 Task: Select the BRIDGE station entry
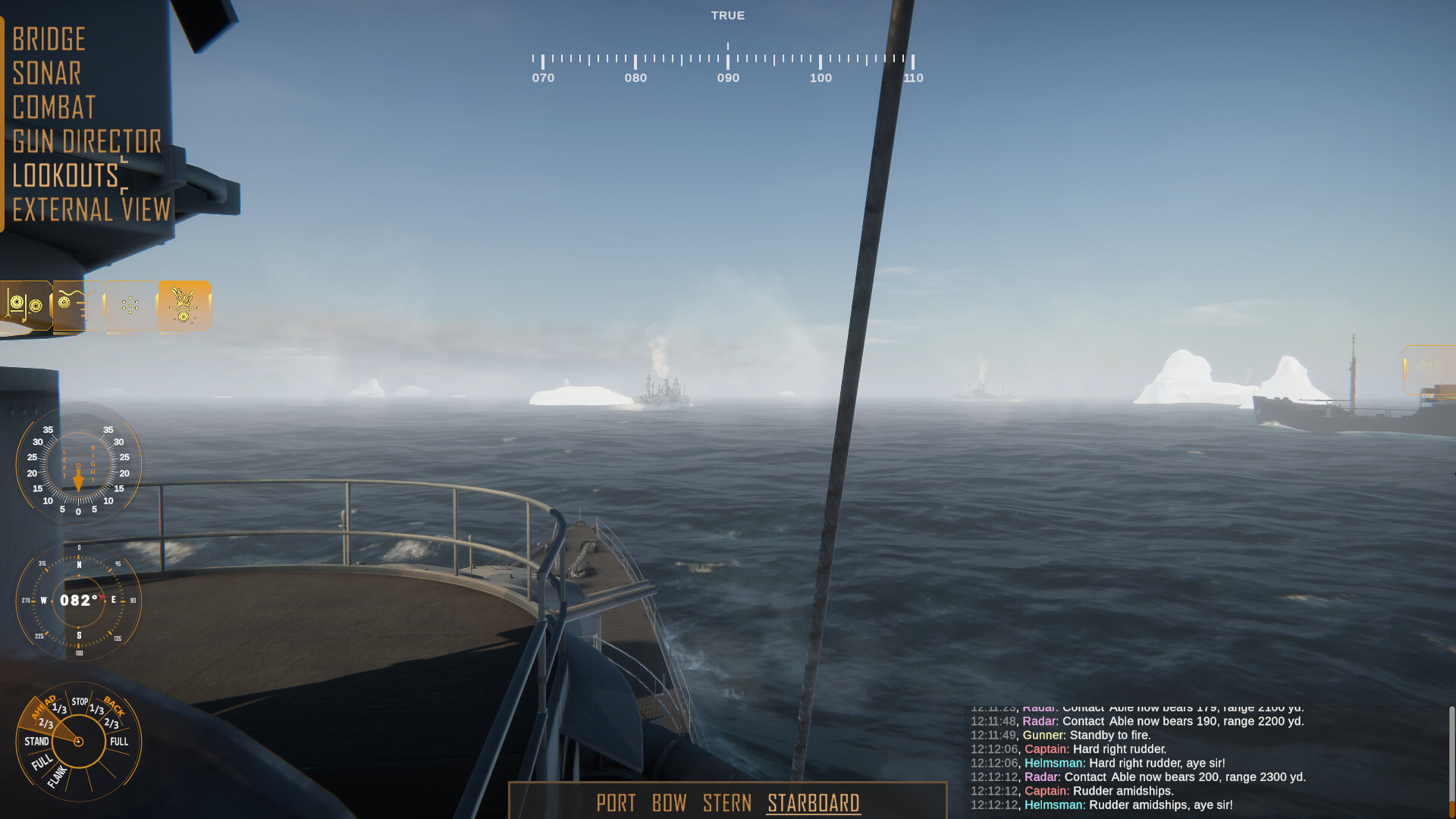[x=49, y=39]
